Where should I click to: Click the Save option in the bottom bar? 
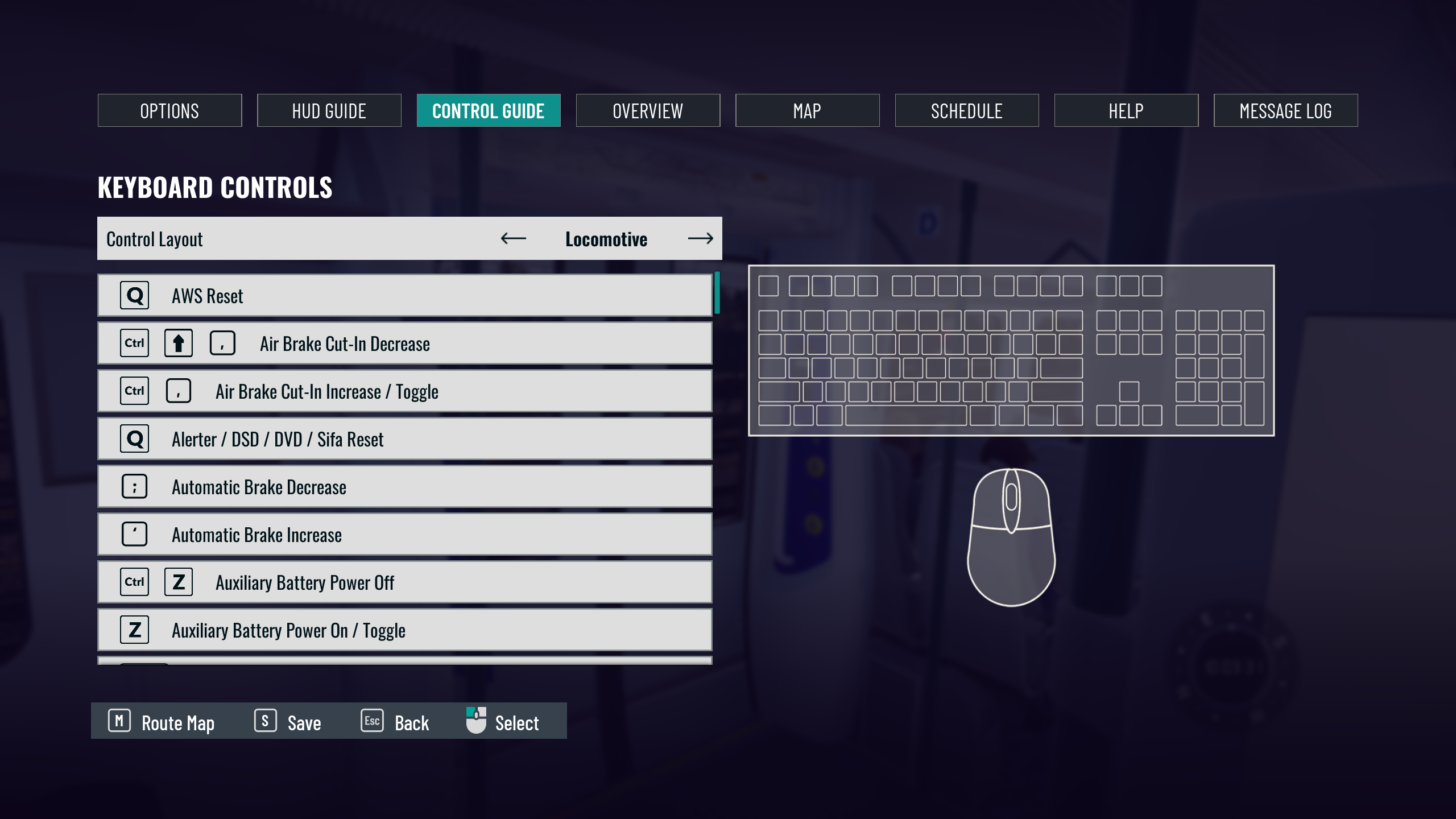pyautogui.click(x=289, y=722)
